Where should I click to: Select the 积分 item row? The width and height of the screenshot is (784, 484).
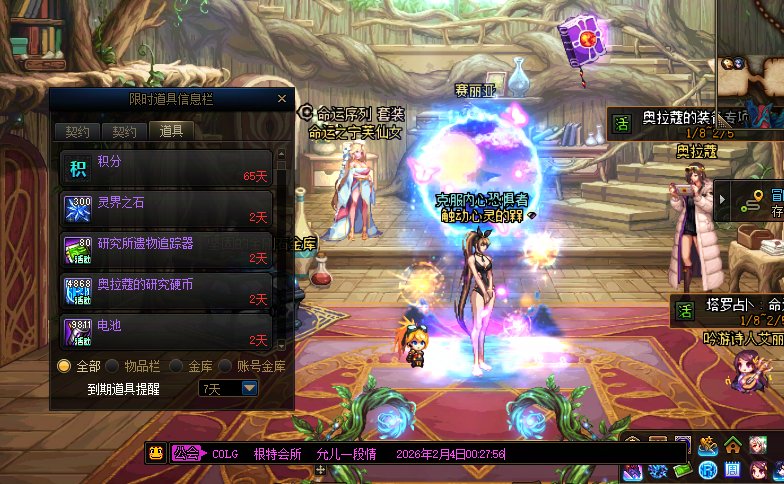(x=166, y=166)
